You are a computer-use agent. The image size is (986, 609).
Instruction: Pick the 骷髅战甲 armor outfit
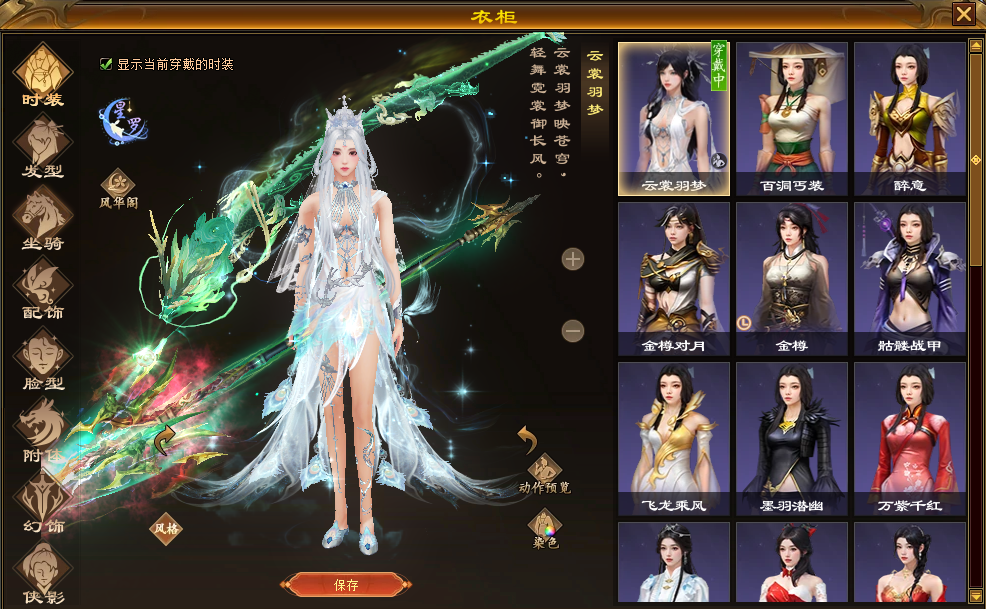click(909, 279)
